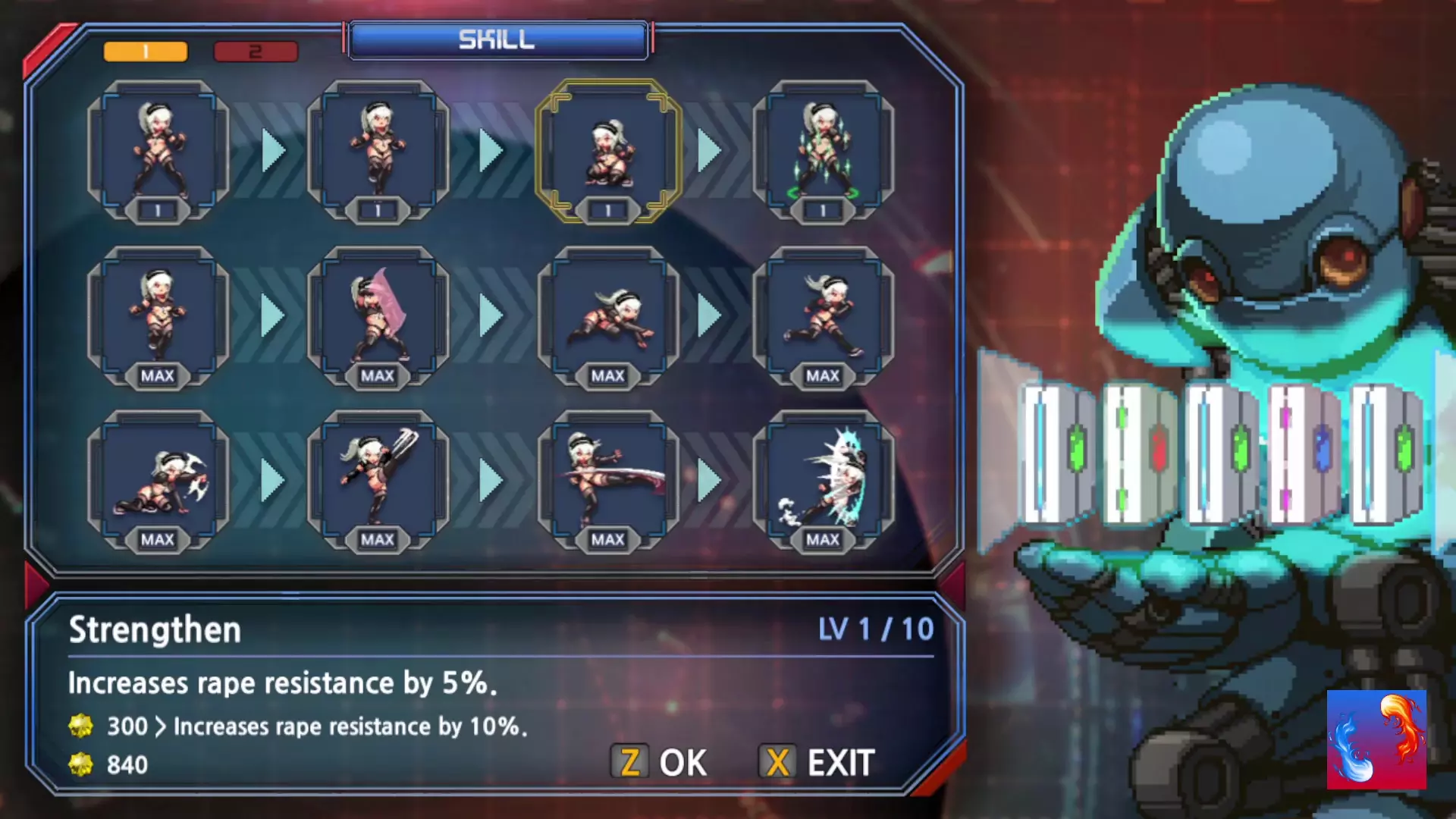Switch to the red skill page 2 tab
The width and height of the screenshot is (1456, 819).
click(256, 52)
